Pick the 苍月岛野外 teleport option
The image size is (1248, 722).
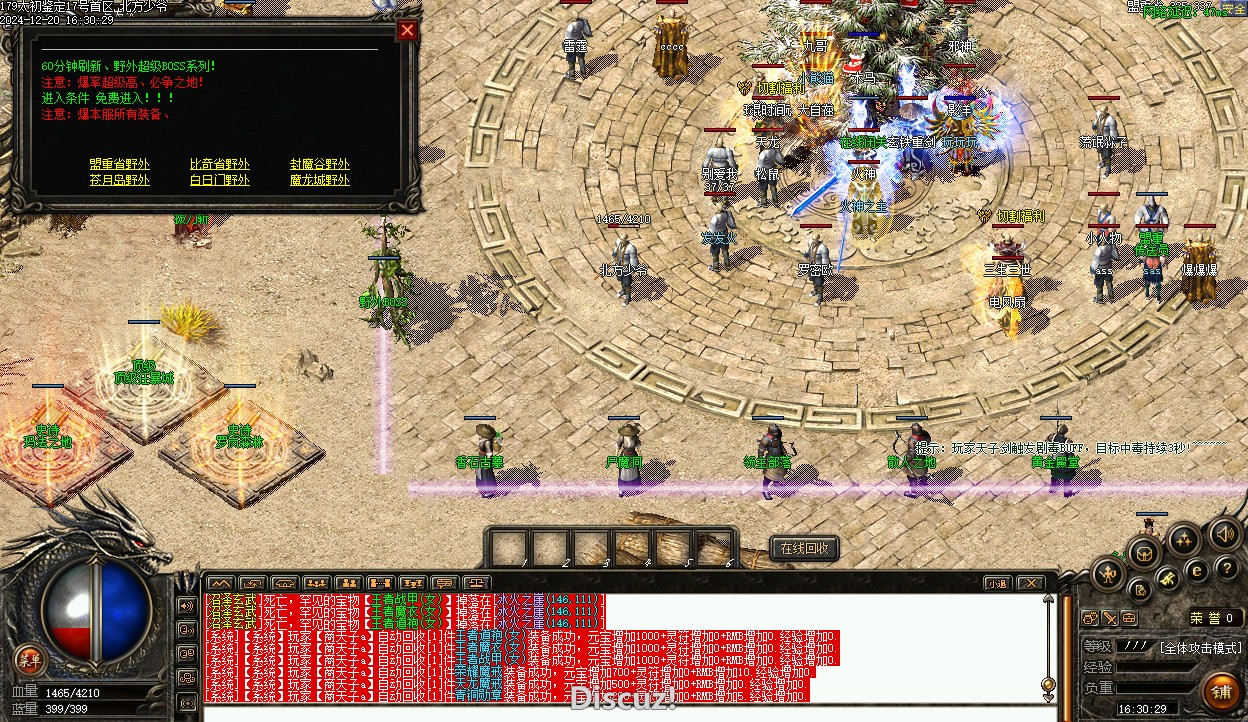119,180
